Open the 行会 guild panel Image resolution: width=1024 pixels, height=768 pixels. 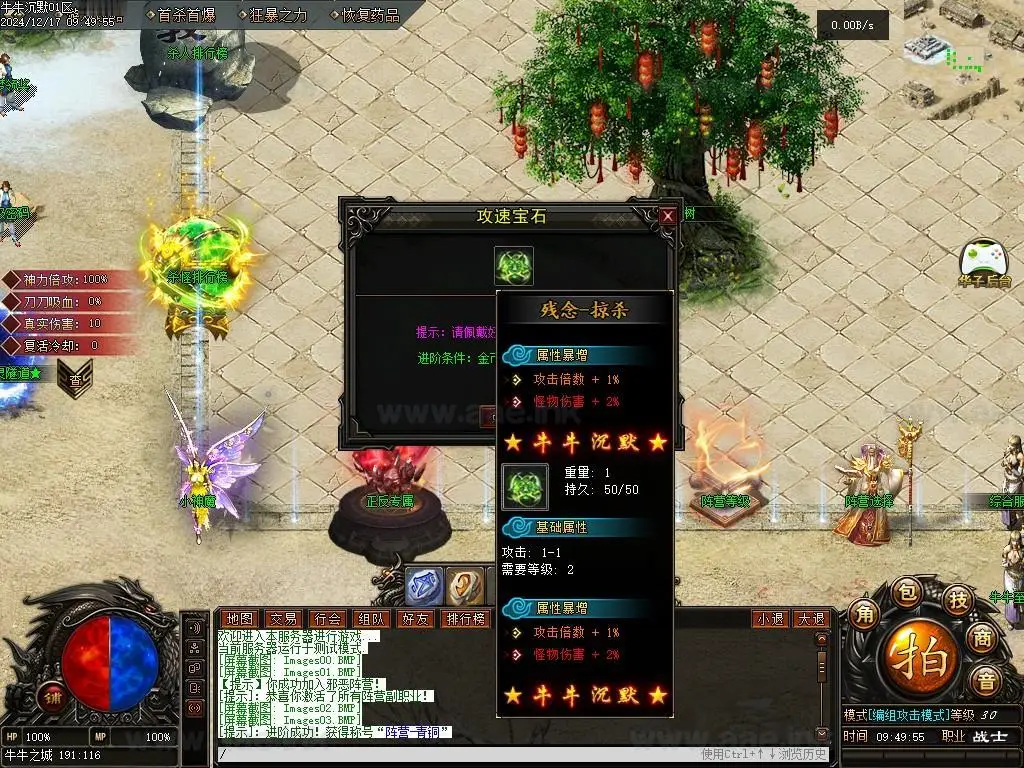coord(327,619)
